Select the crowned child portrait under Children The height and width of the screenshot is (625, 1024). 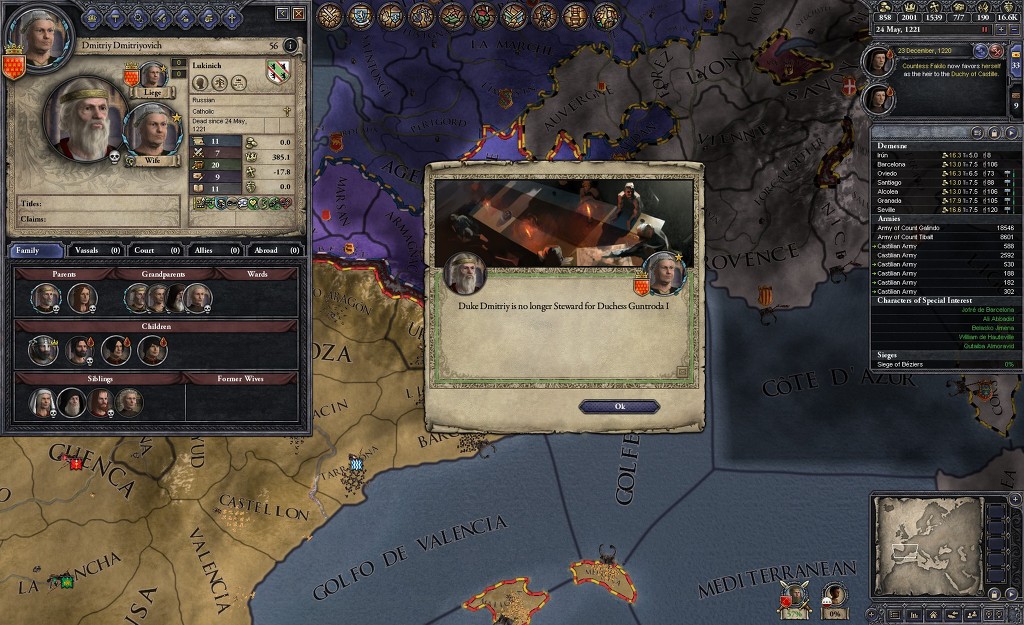tap(45, 350)
